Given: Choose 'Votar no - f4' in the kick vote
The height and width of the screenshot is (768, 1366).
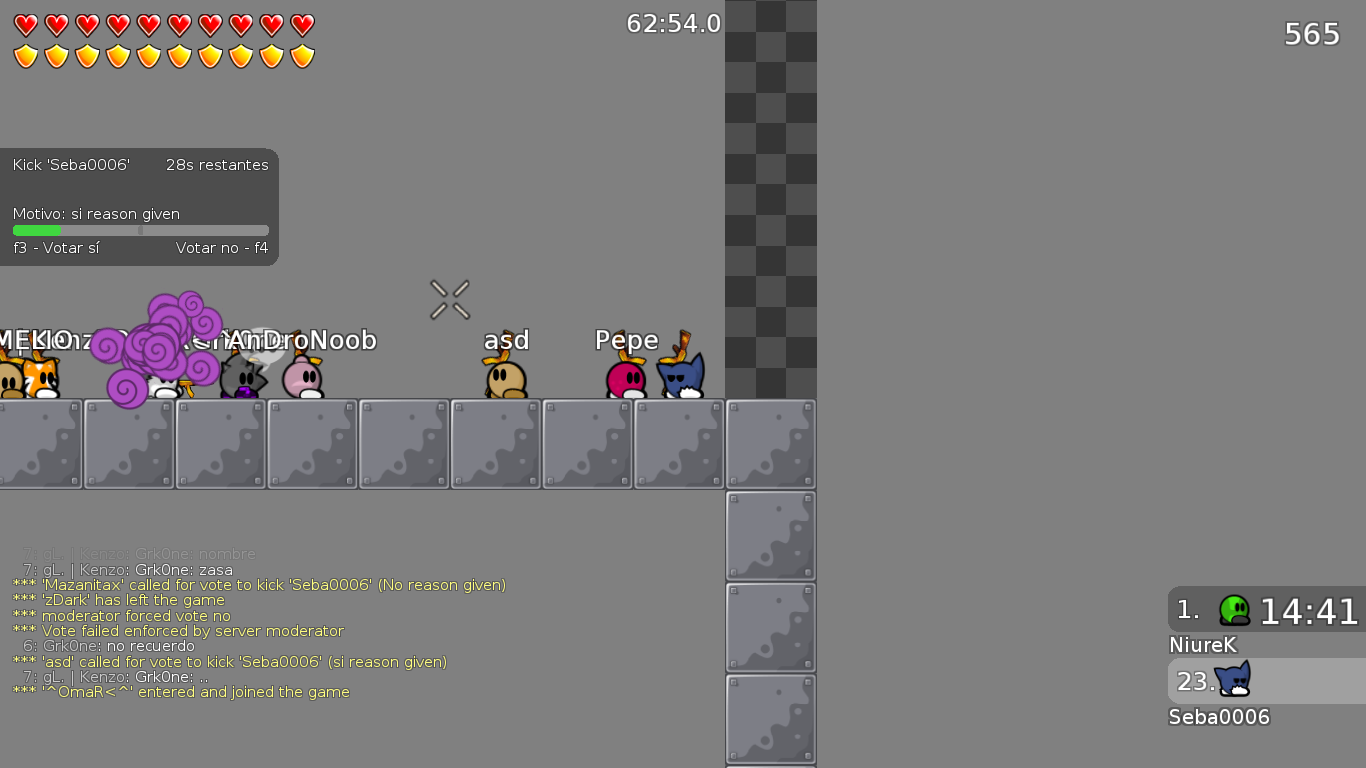Looking at the screenshot, I should [x=221, y=248].
